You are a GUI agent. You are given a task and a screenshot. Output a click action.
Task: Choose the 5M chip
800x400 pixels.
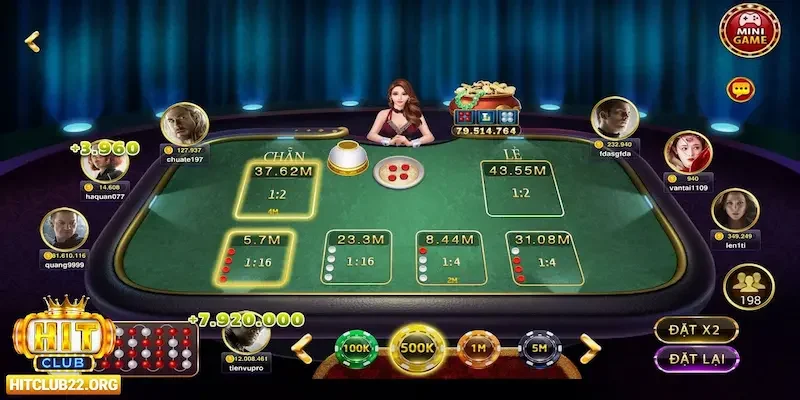pyautogui.click(x=540, y=347)
